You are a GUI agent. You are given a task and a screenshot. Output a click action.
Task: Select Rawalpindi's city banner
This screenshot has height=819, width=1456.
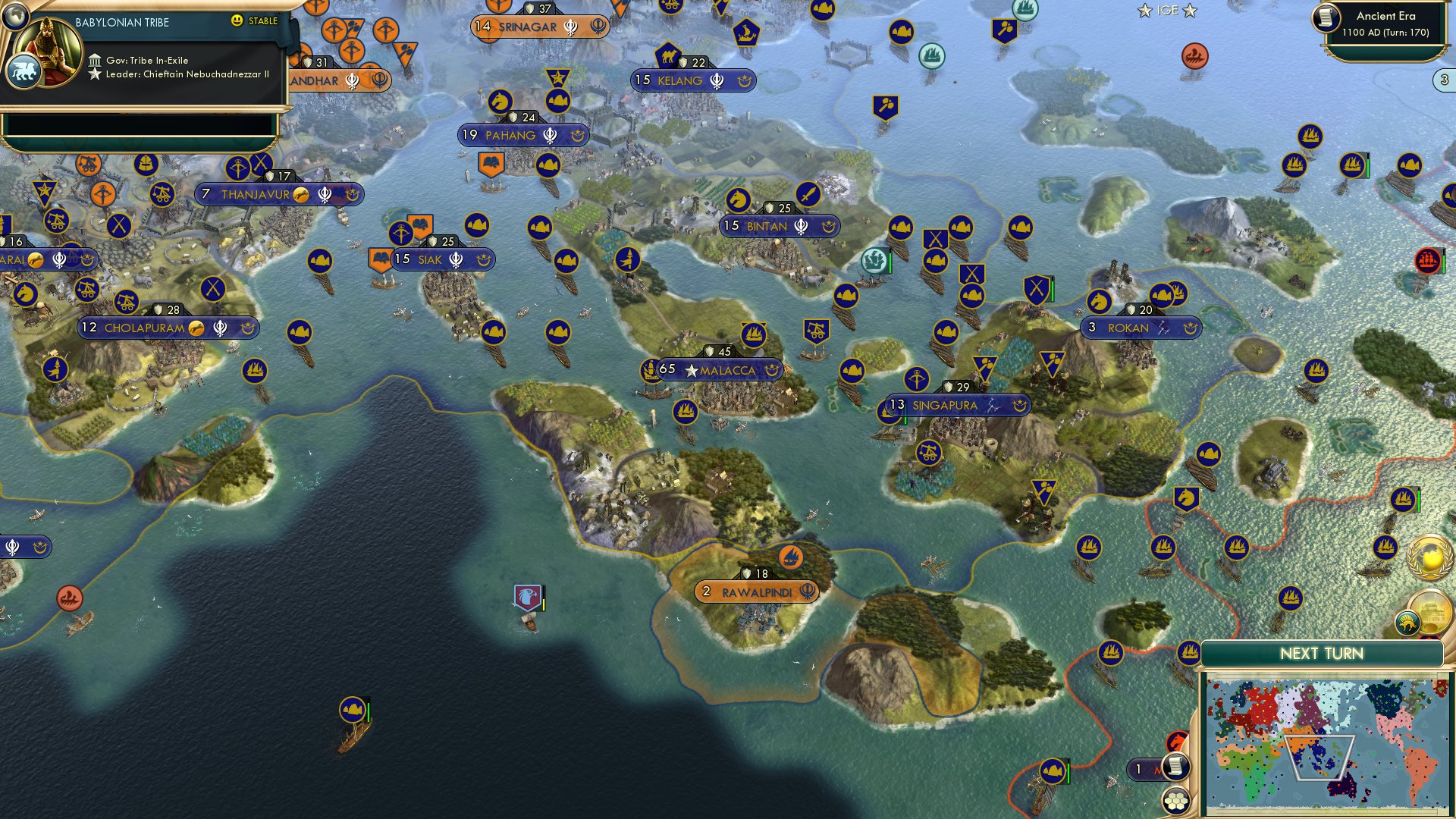(756, 591)
